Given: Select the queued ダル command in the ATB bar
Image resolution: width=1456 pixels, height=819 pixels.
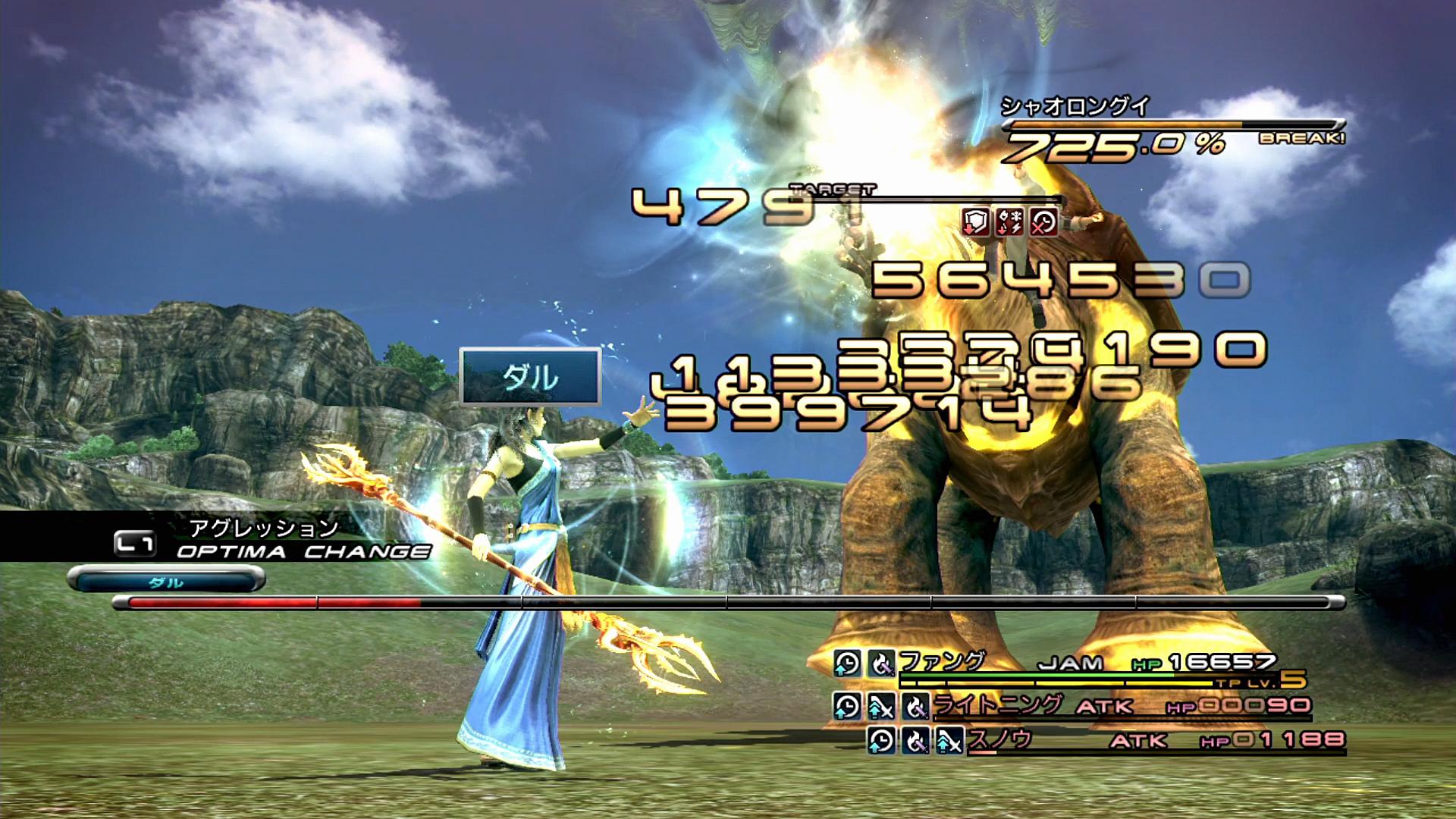Looking at the screenshot, I should tap(166, 582).
